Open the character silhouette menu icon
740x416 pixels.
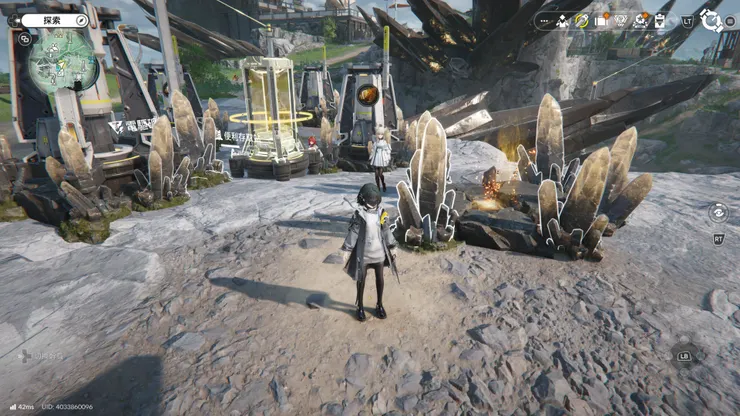click(x=564, y=20)
